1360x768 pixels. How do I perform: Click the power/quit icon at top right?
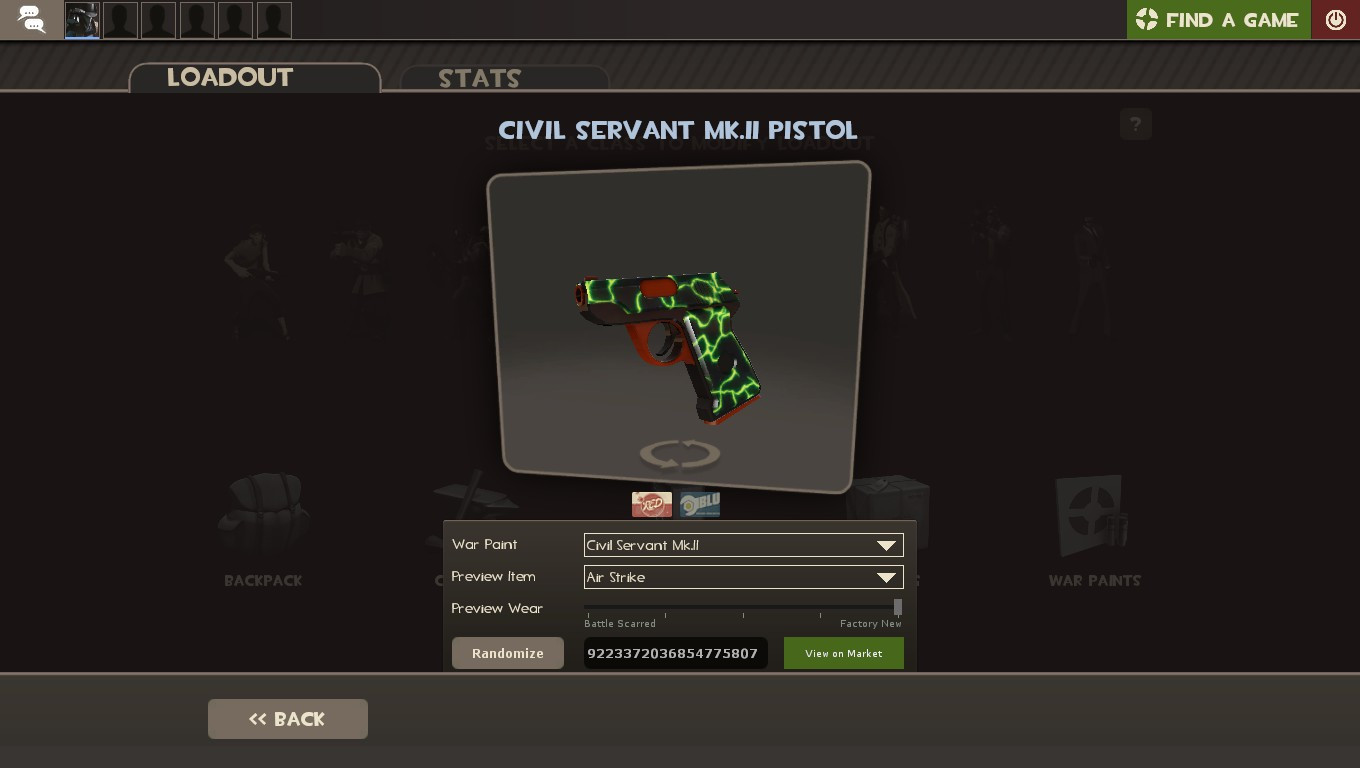[1336, 19]
